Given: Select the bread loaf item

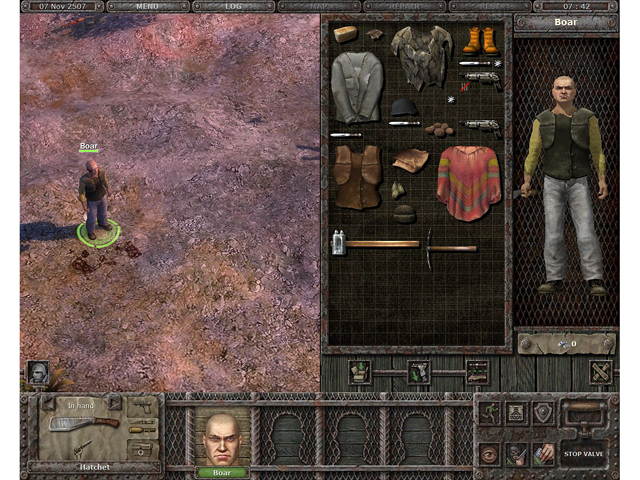Looking at the screenshot, I should coord(345,34).
